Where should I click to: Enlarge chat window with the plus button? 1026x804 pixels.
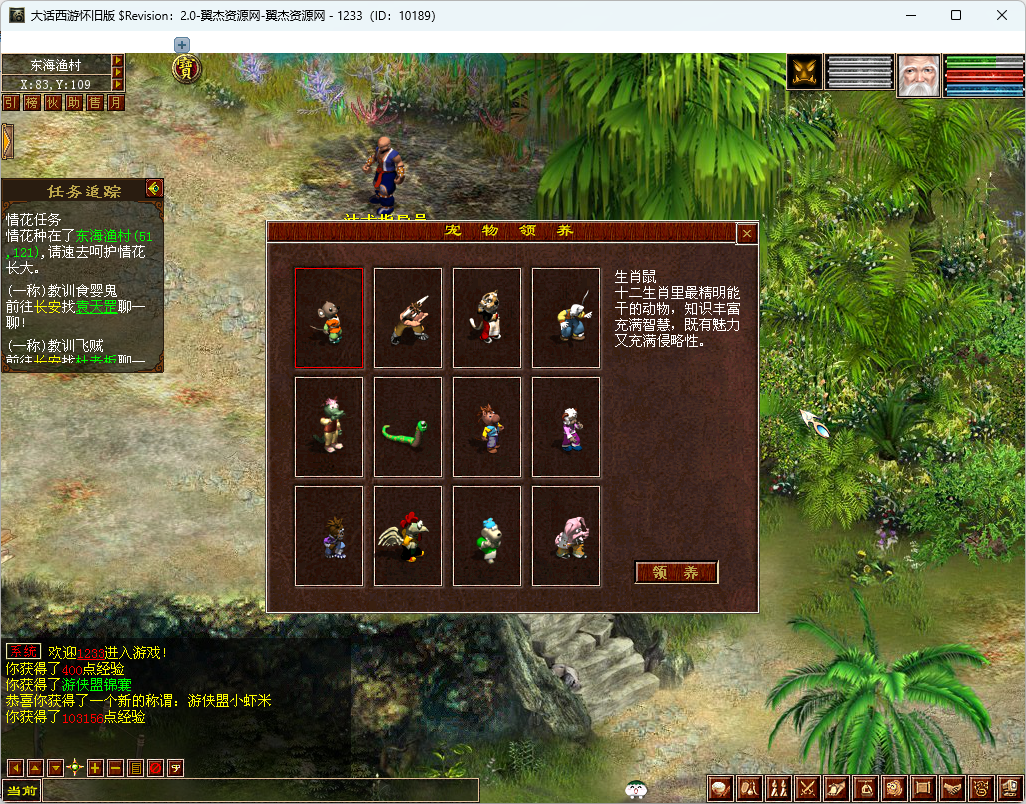(95, 768)
